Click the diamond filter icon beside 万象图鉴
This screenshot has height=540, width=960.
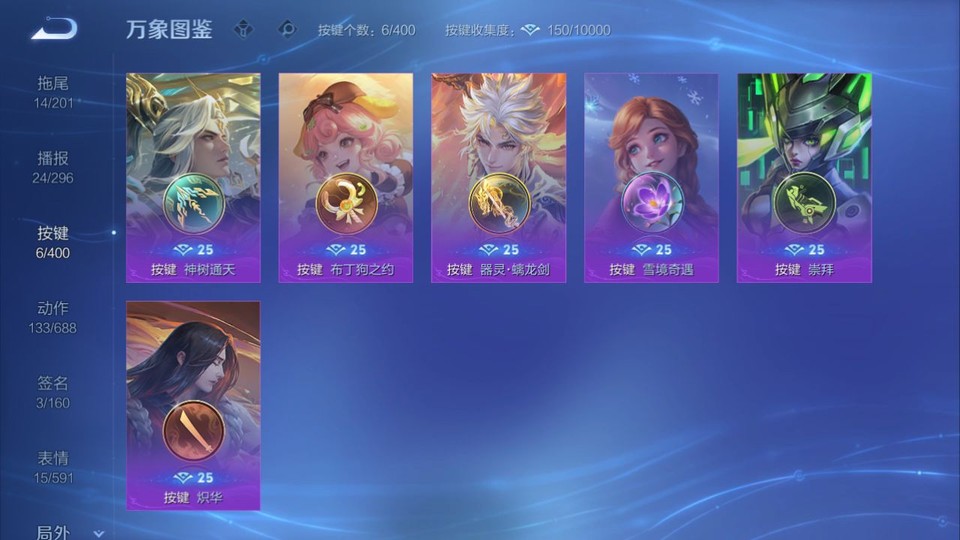(243, 29)
